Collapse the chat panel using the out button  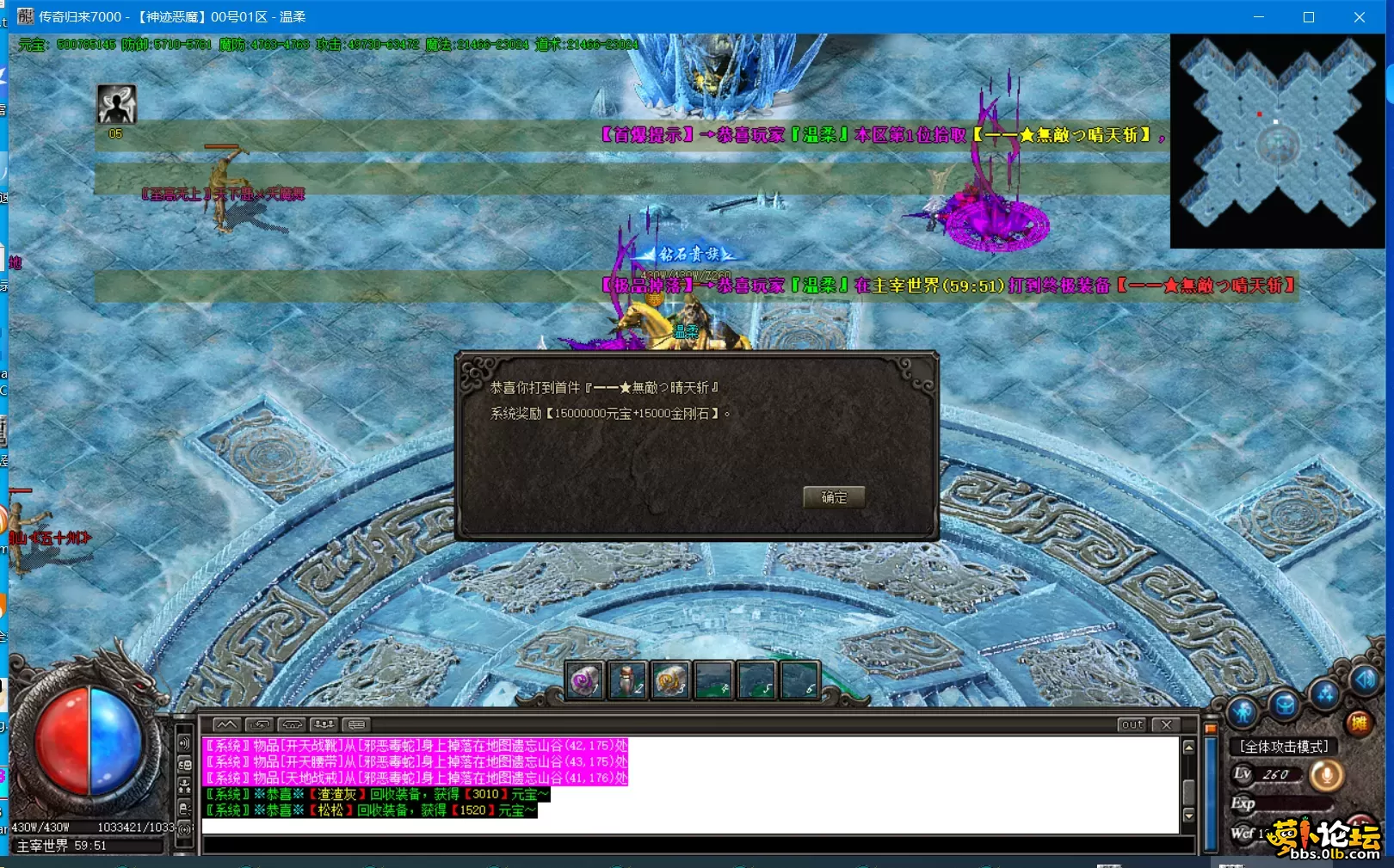(x=1132, y=725)
